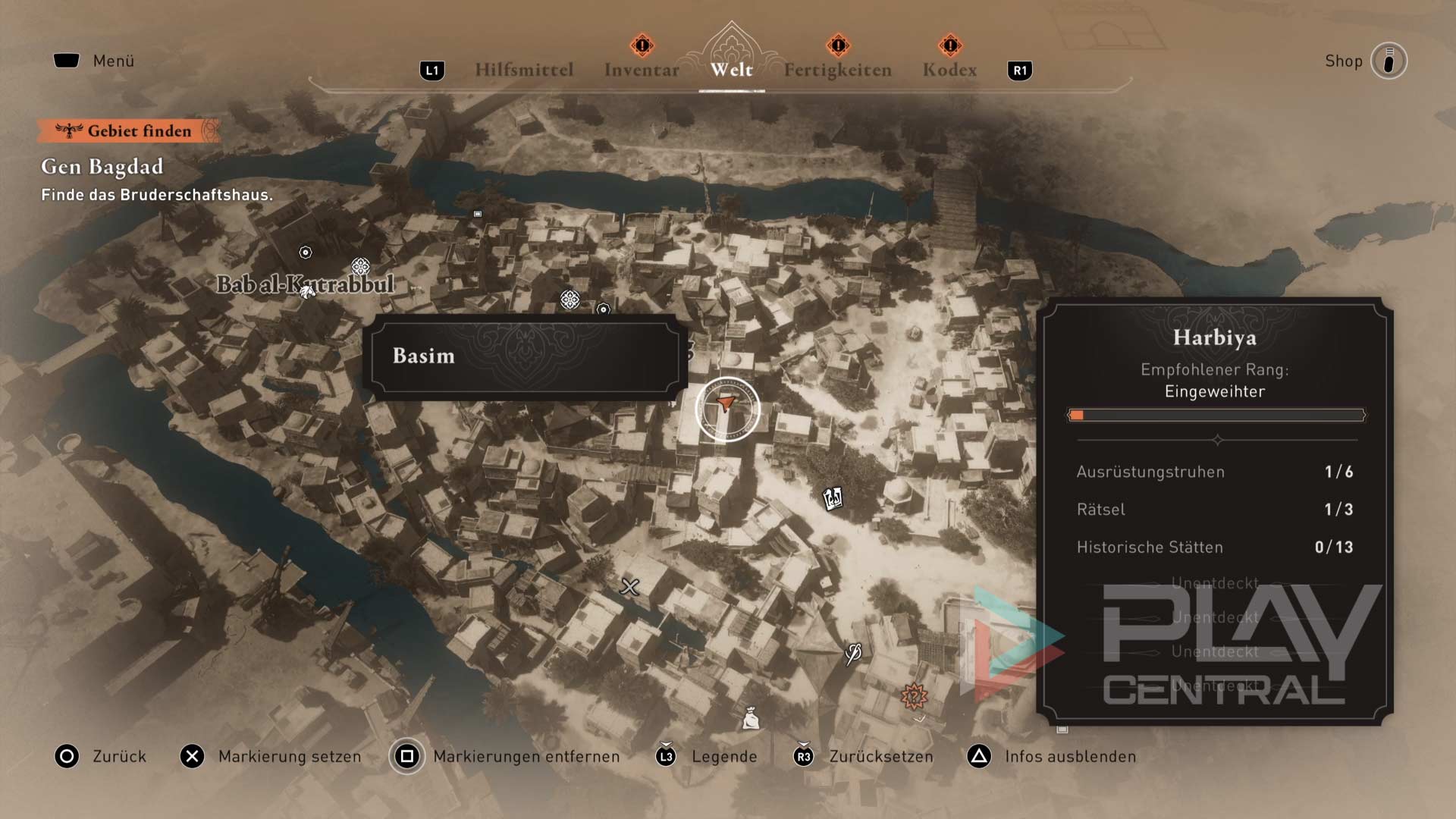Click the crossed swords X map marker
This screenshot has width=1456, height=819.
(x=629, y=586)
